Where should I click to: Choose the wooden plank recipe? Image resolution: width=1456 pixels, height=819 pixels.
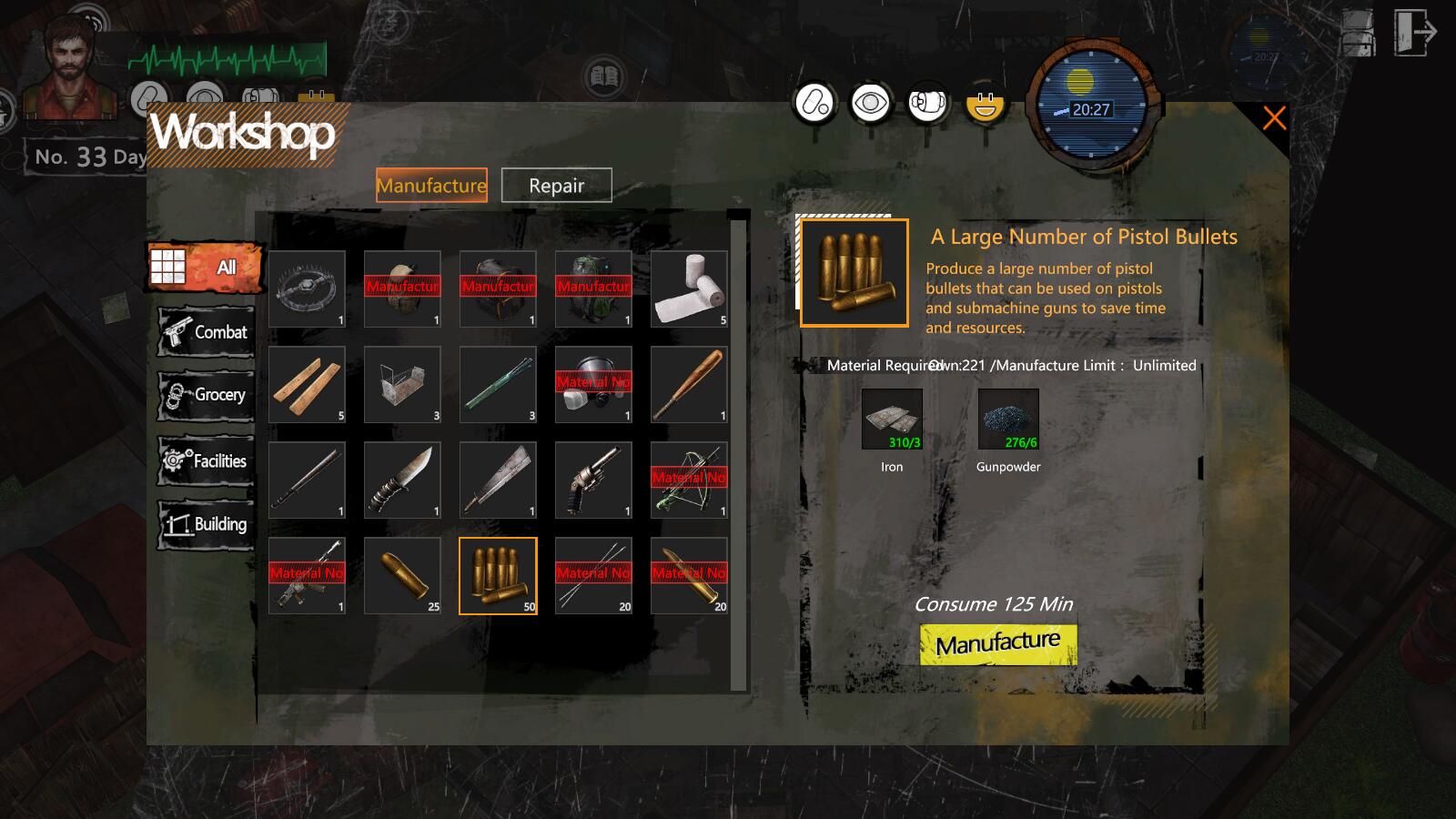[307, 385]
